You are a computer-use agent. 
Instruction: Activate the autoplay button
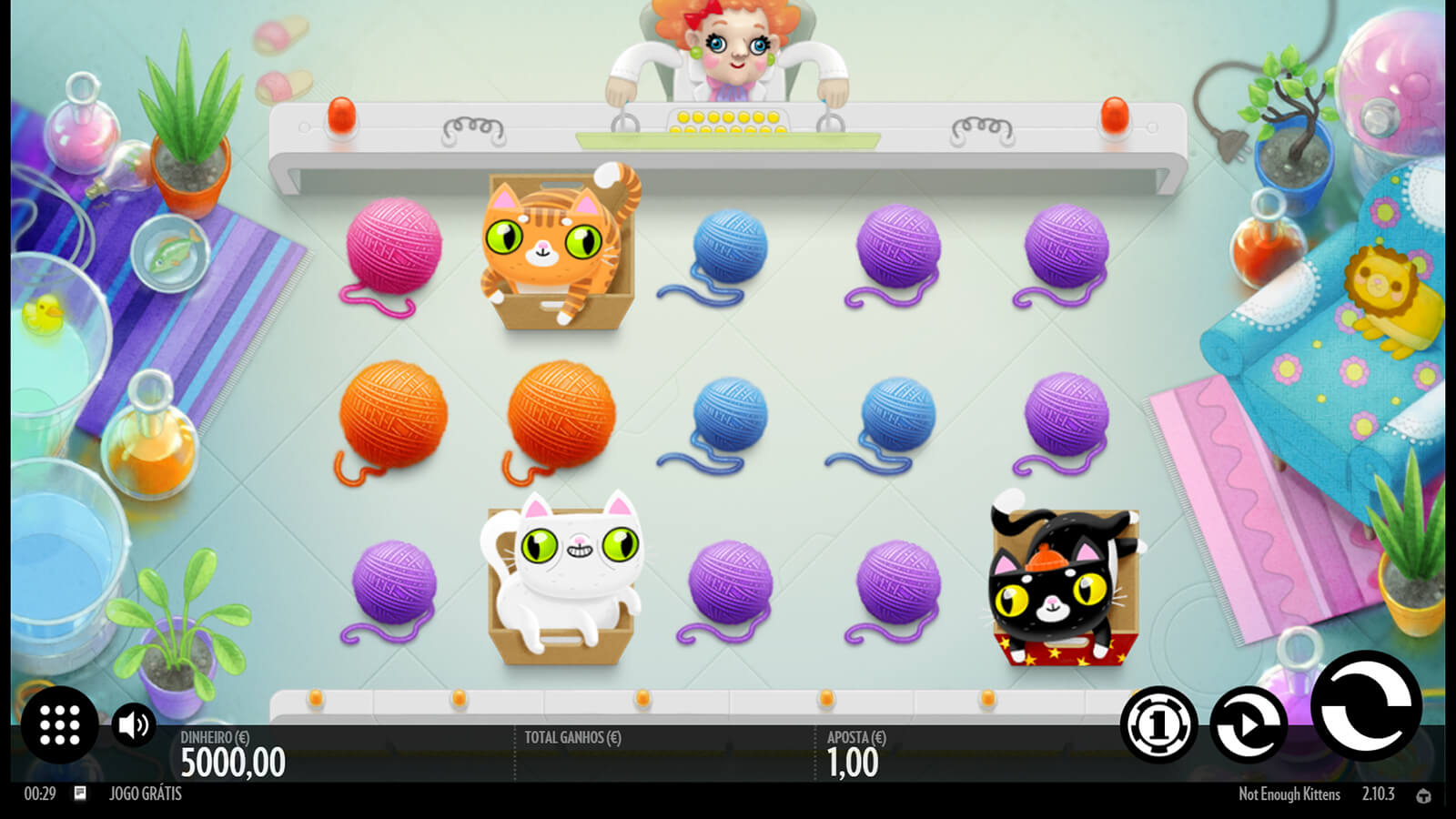point(1248,724)
